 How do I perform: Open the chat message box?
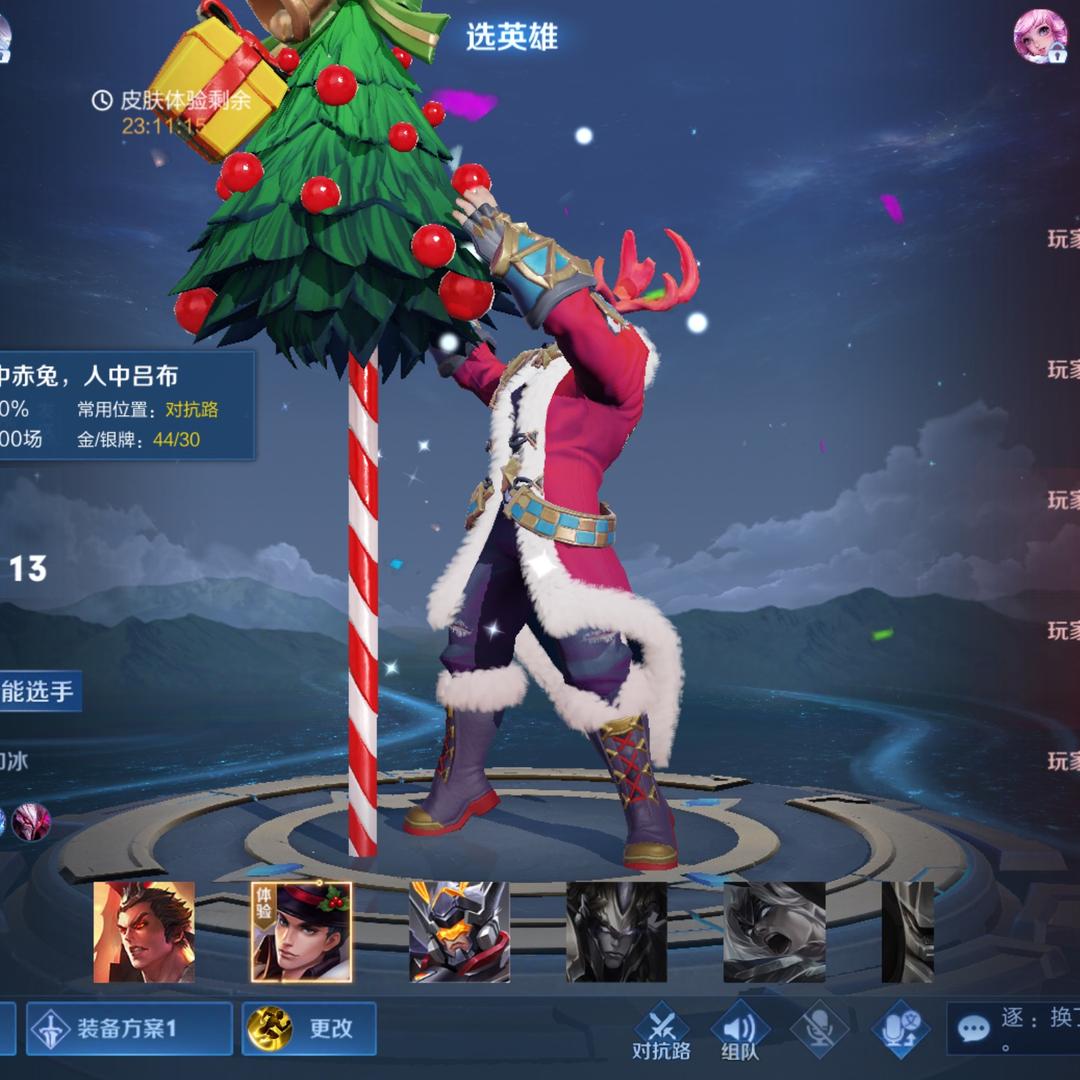click(1012, 1029)
